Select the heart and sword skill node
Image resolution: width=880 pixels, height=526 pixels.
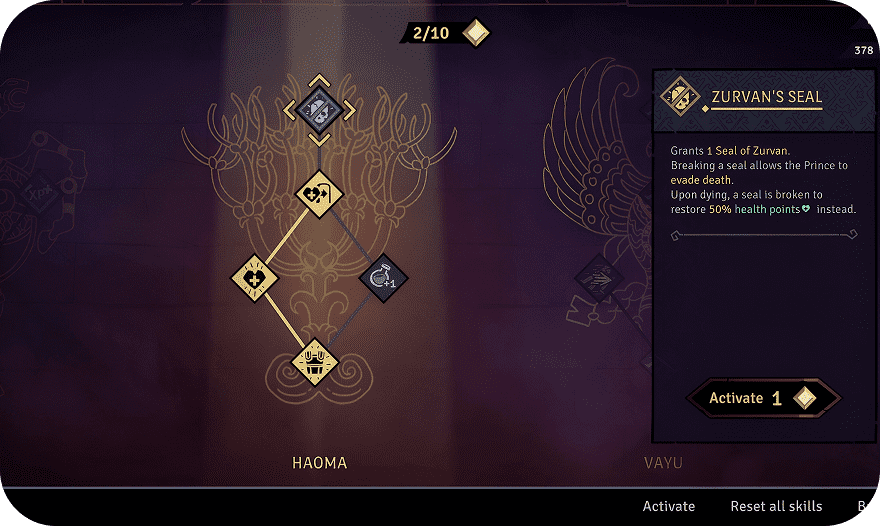click(319, 192)
